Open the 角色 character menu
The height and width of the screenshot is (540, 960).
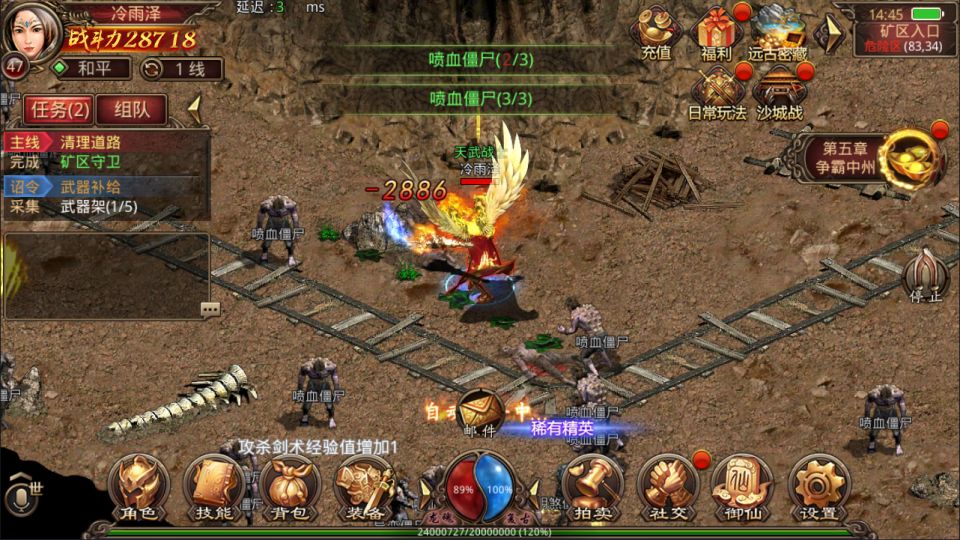[137, 487]
